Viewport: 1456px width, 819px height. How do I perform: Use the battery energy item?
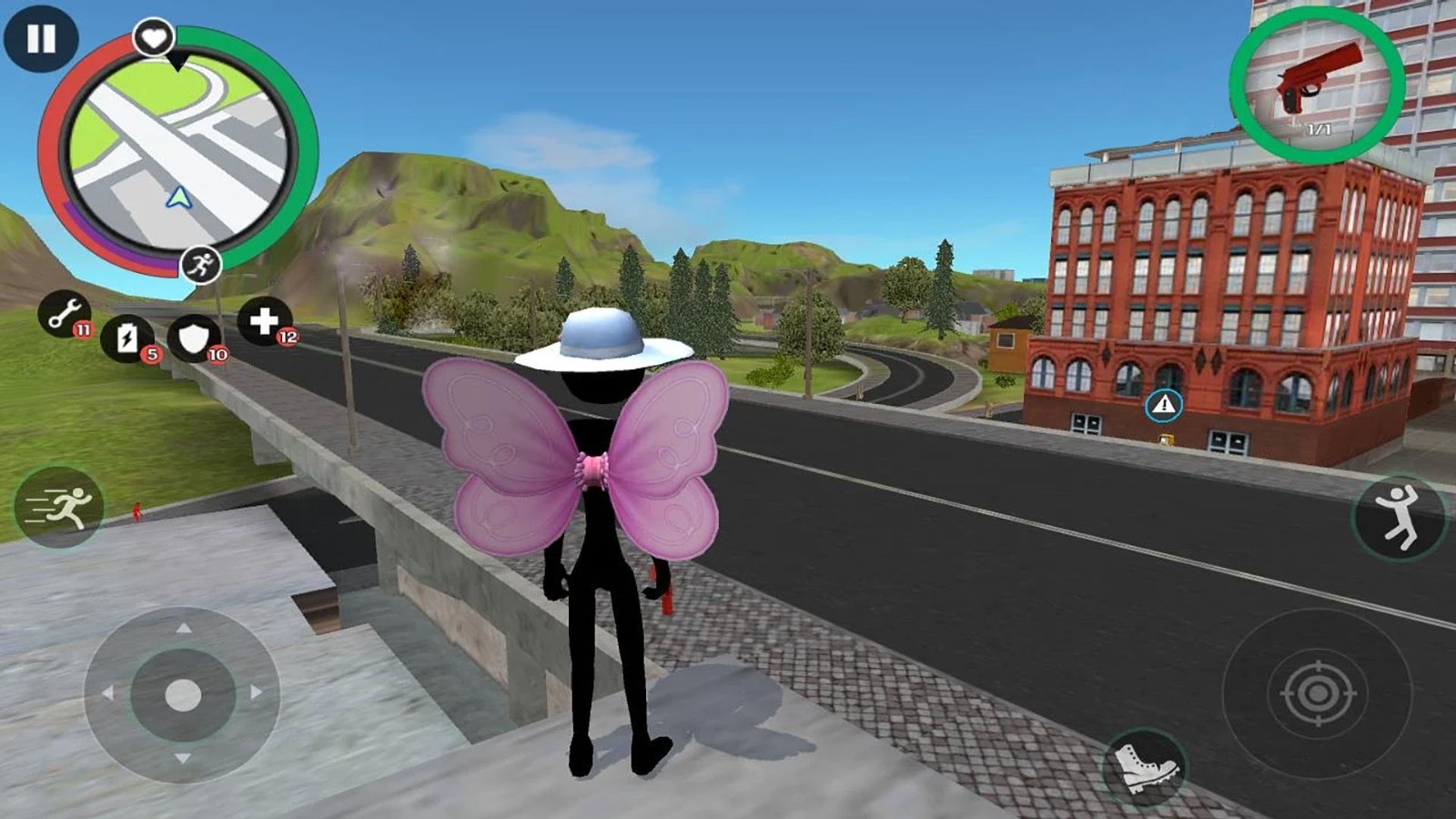click(128, 339)
